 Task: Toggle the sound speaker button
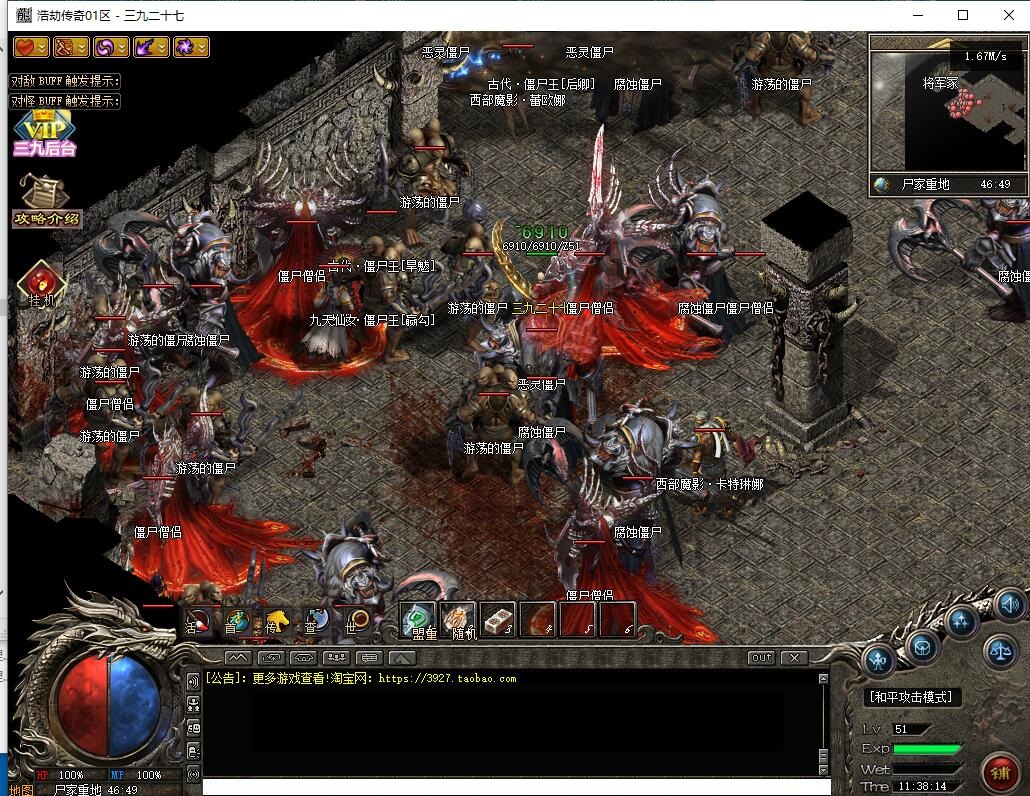[1009, 605]
